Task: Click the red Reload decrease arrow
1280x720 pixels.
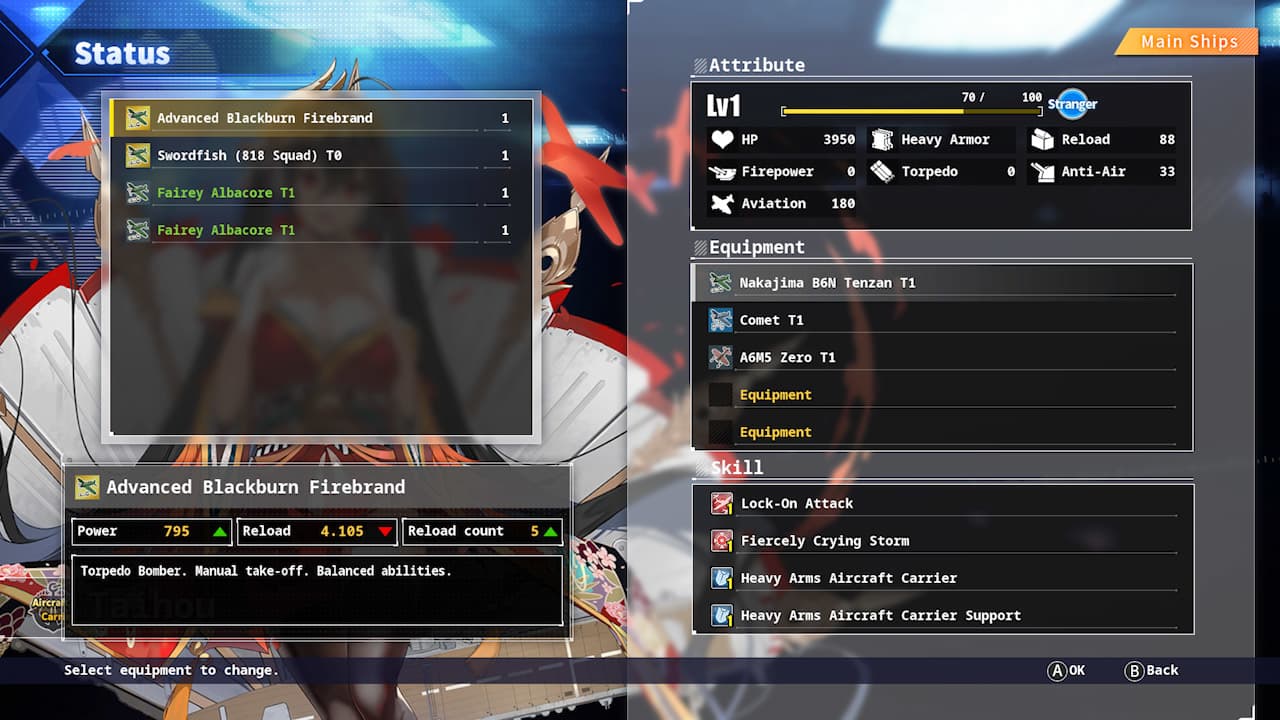Action: (x=384, y=531)
